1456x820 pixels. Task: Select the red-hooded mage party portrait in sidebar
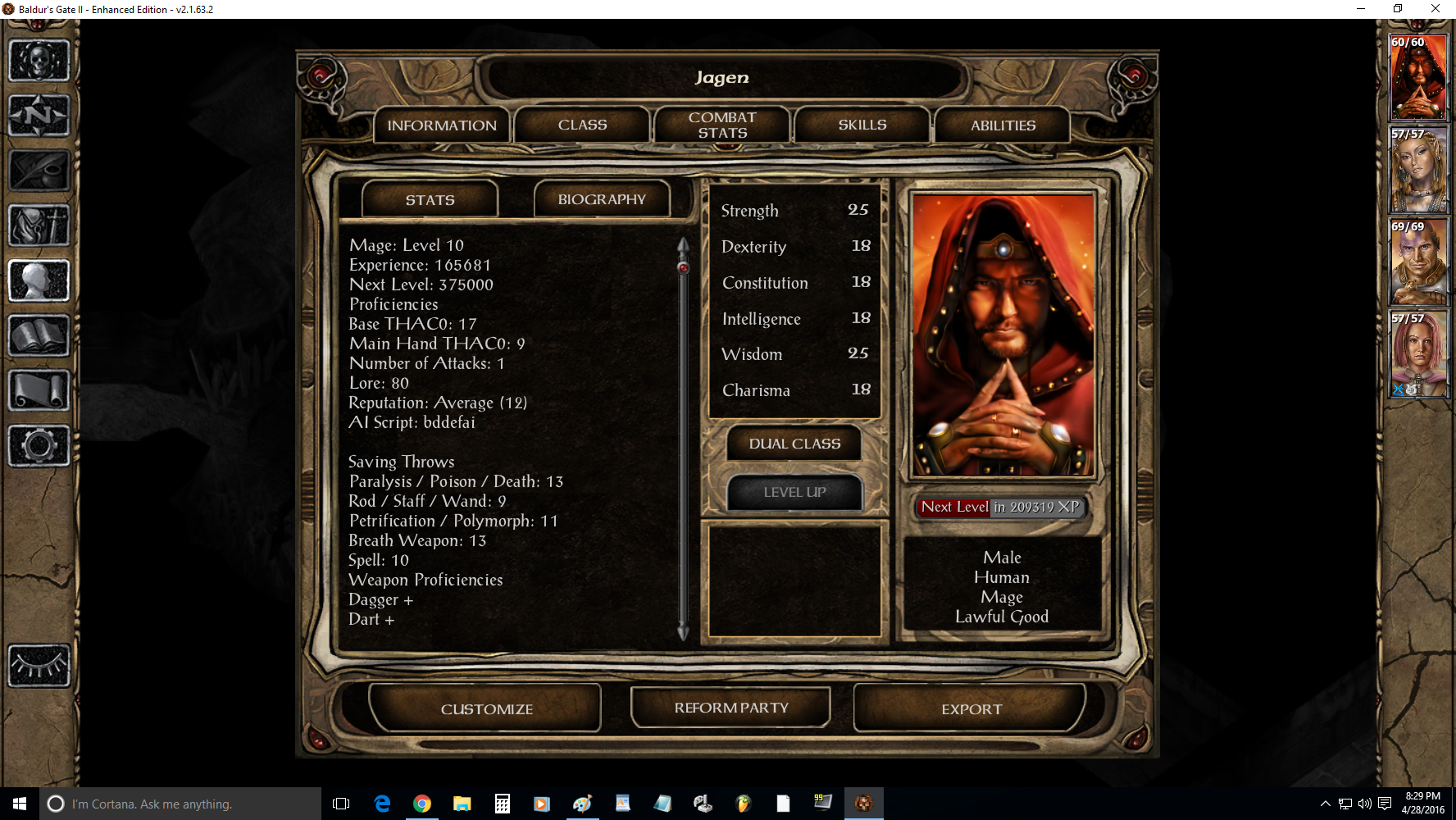point(1418,78)
